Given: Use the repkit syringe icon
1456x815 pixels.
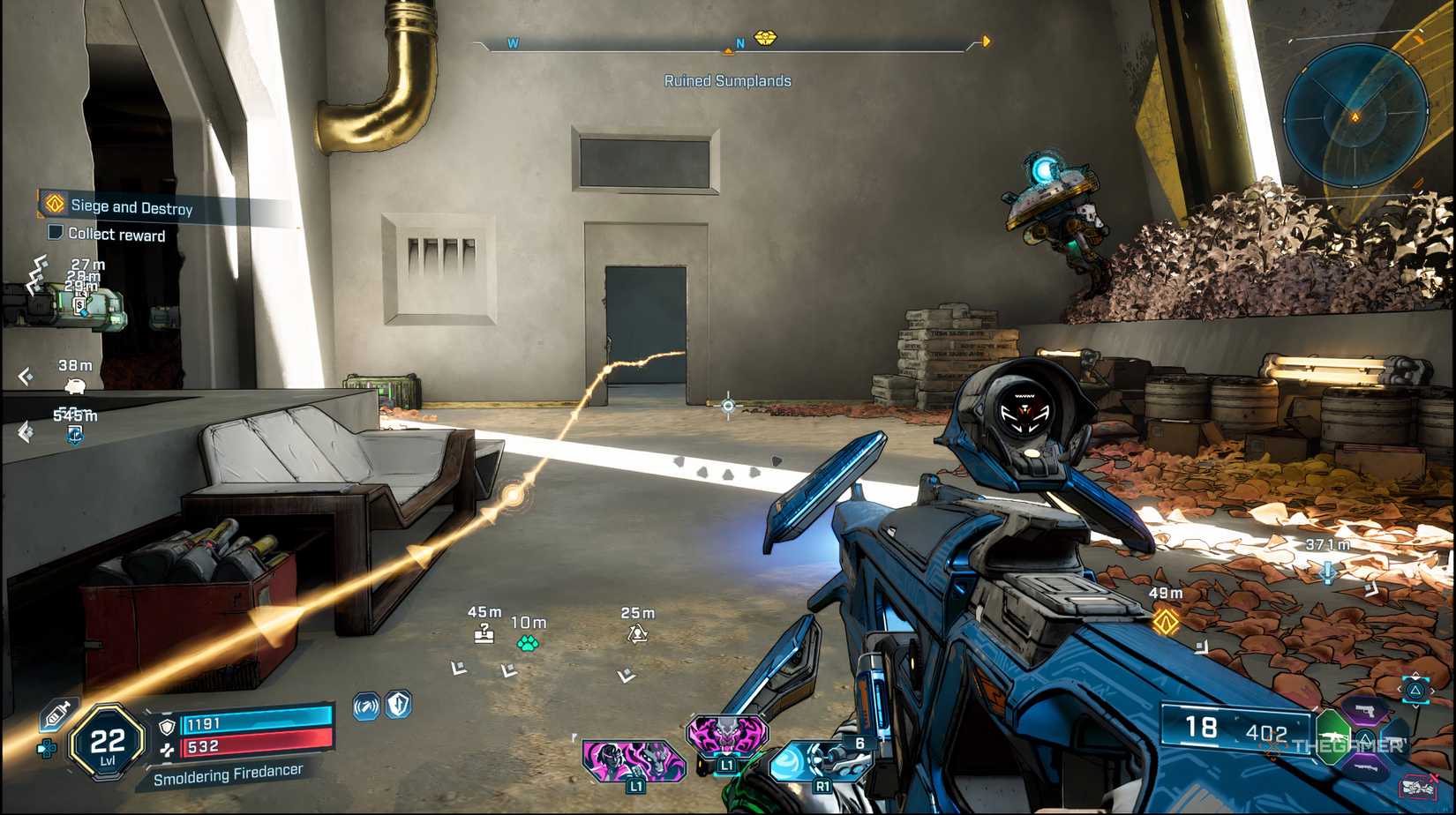Looking at the screenshot, I should point(57,713).
